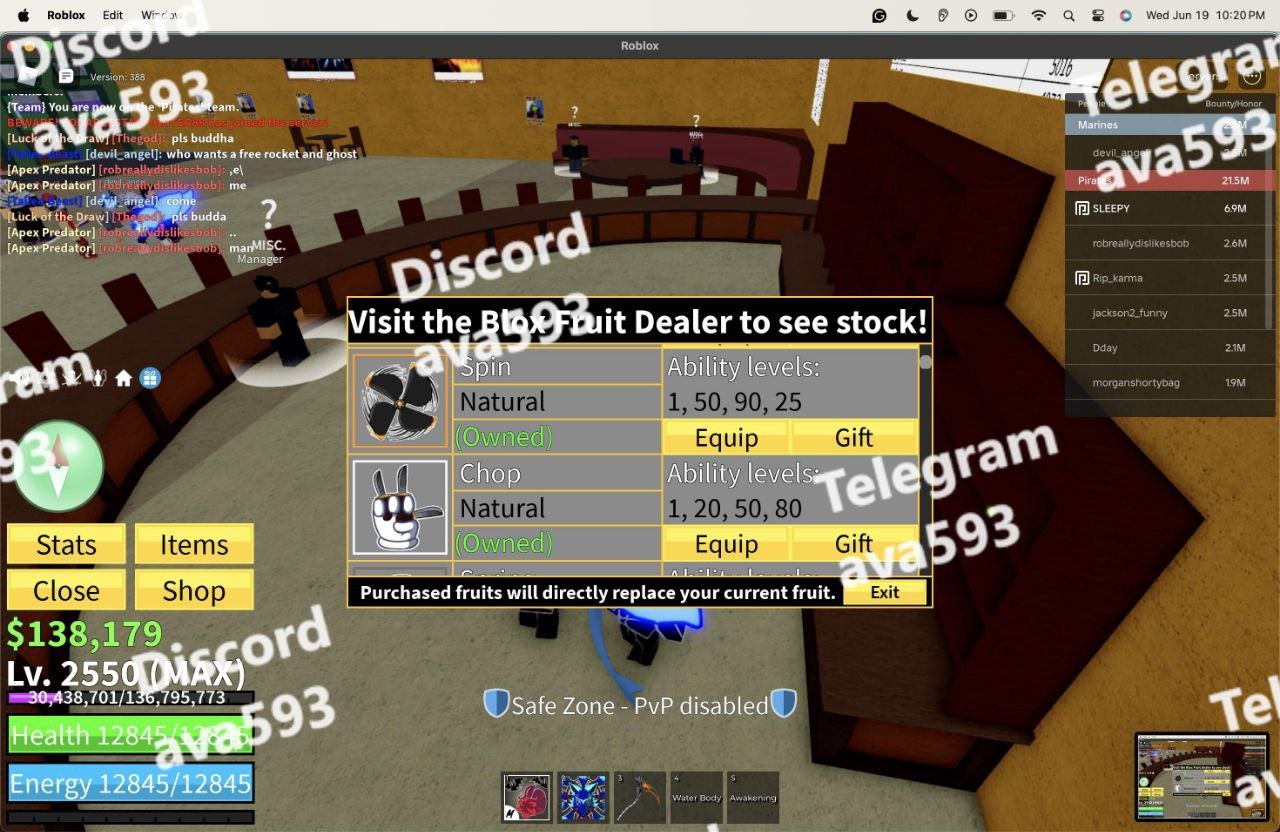1280x832 pixels.
Task: Select the blue dragon hotbar slot
Action: [583, 797]
